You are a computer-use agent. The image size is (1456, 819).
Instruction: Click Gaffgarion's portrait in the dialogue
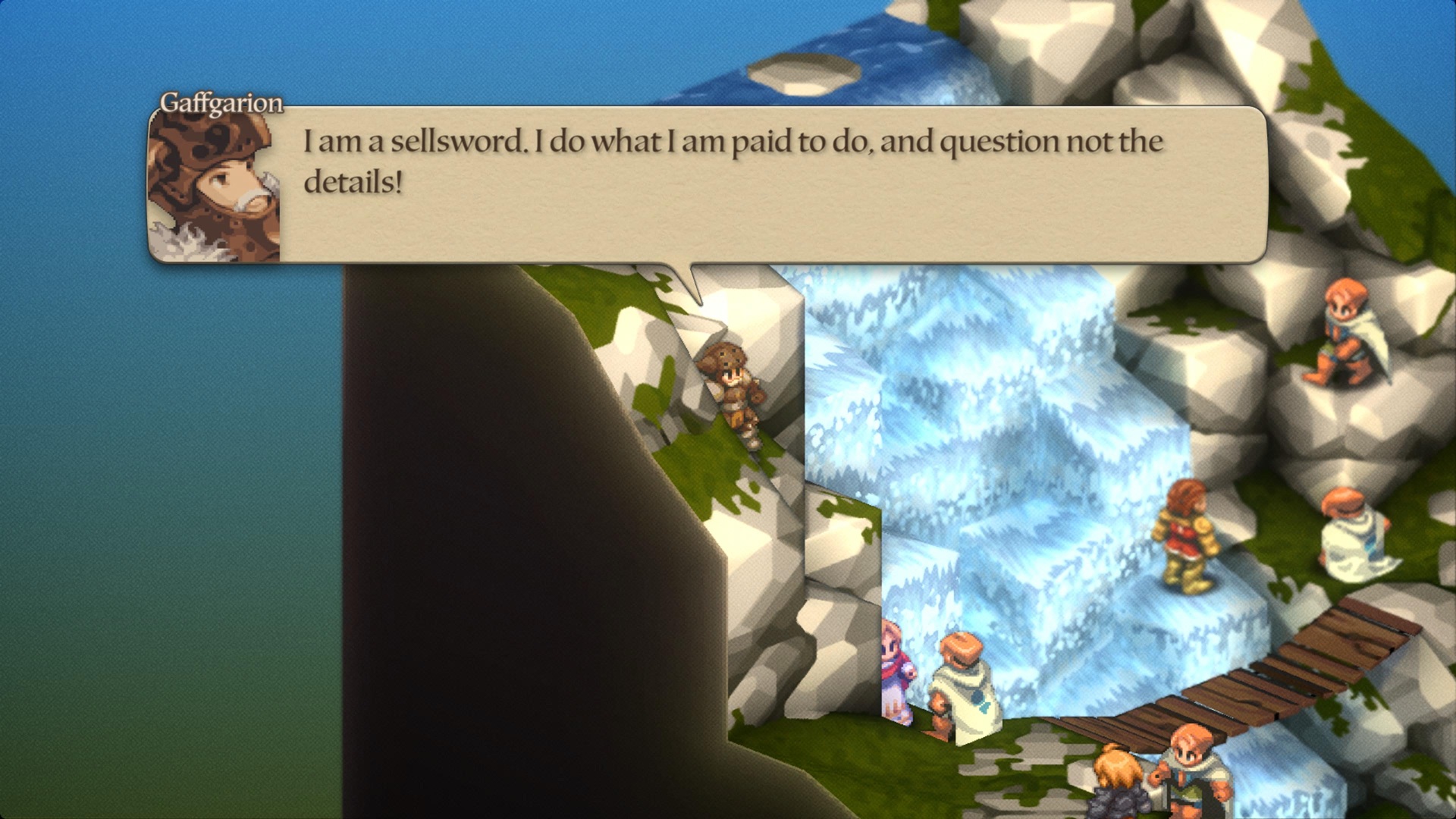[x=215, y=187]
